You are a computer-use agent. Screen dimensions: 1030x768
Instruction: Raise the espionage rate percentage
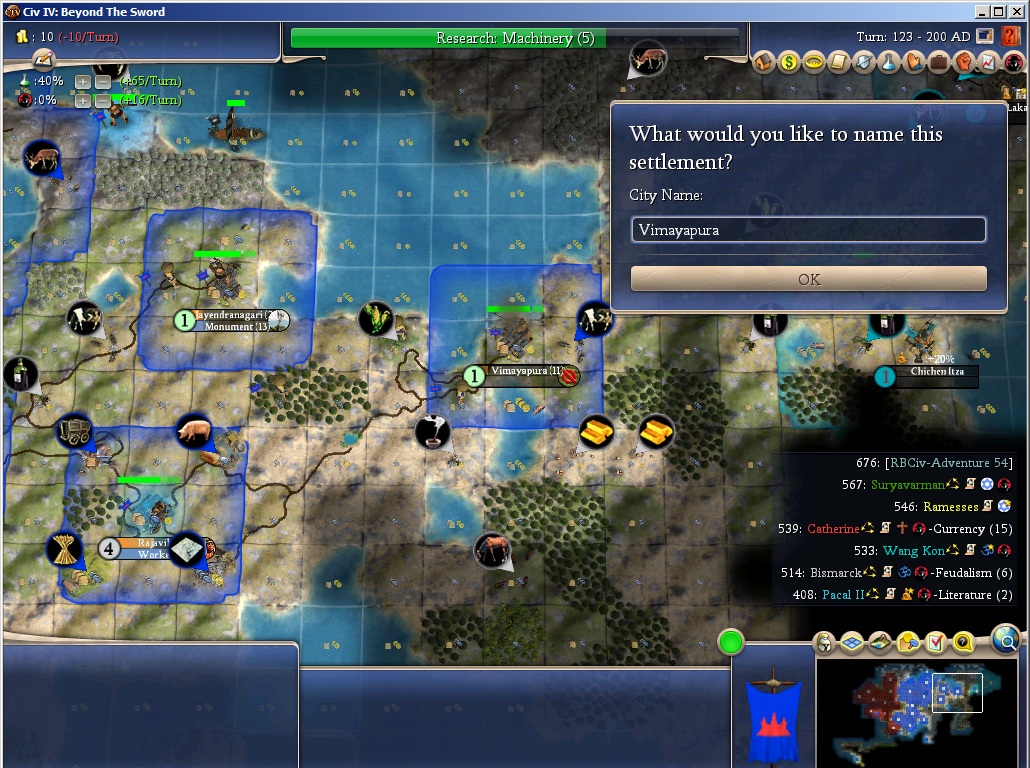tap(83, 101)
